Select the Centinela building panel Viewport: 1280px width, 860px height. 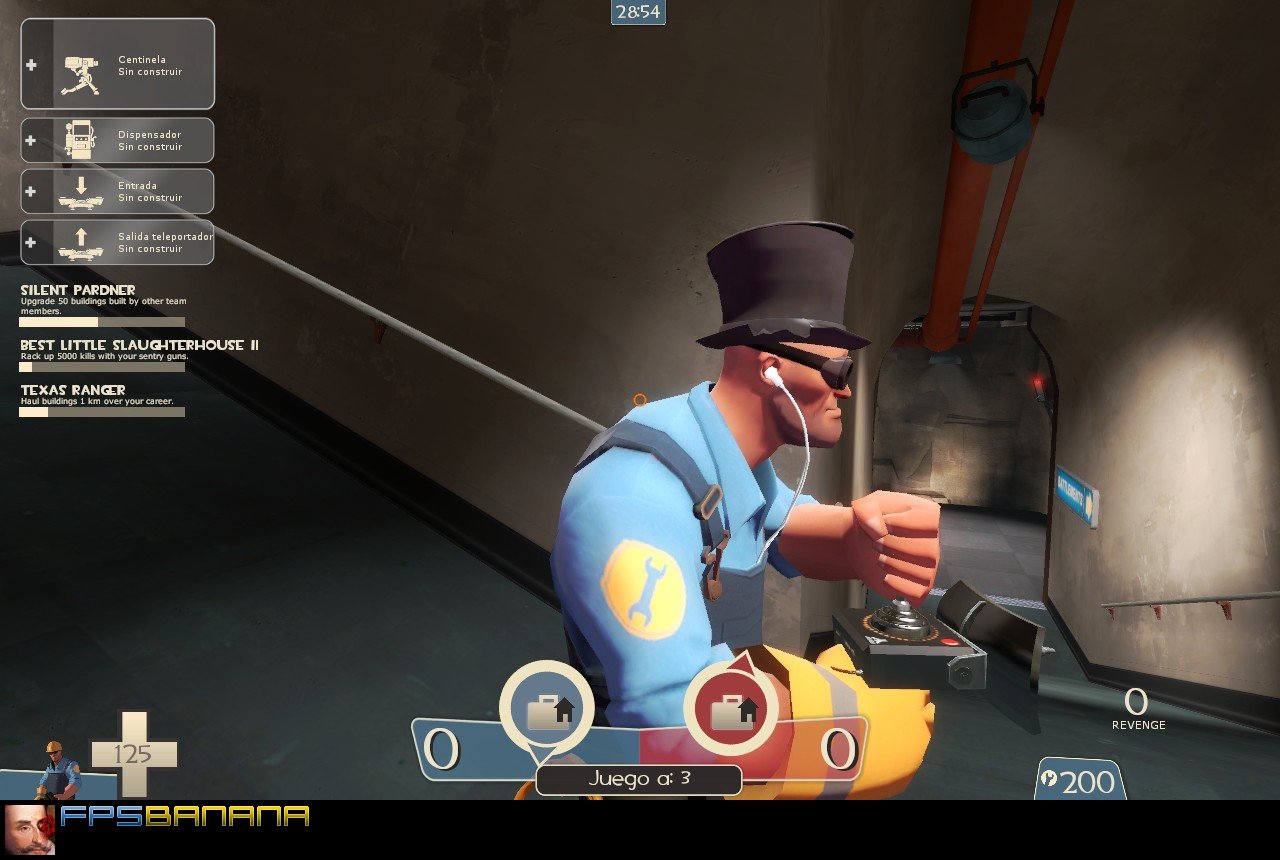click(117, 64)
